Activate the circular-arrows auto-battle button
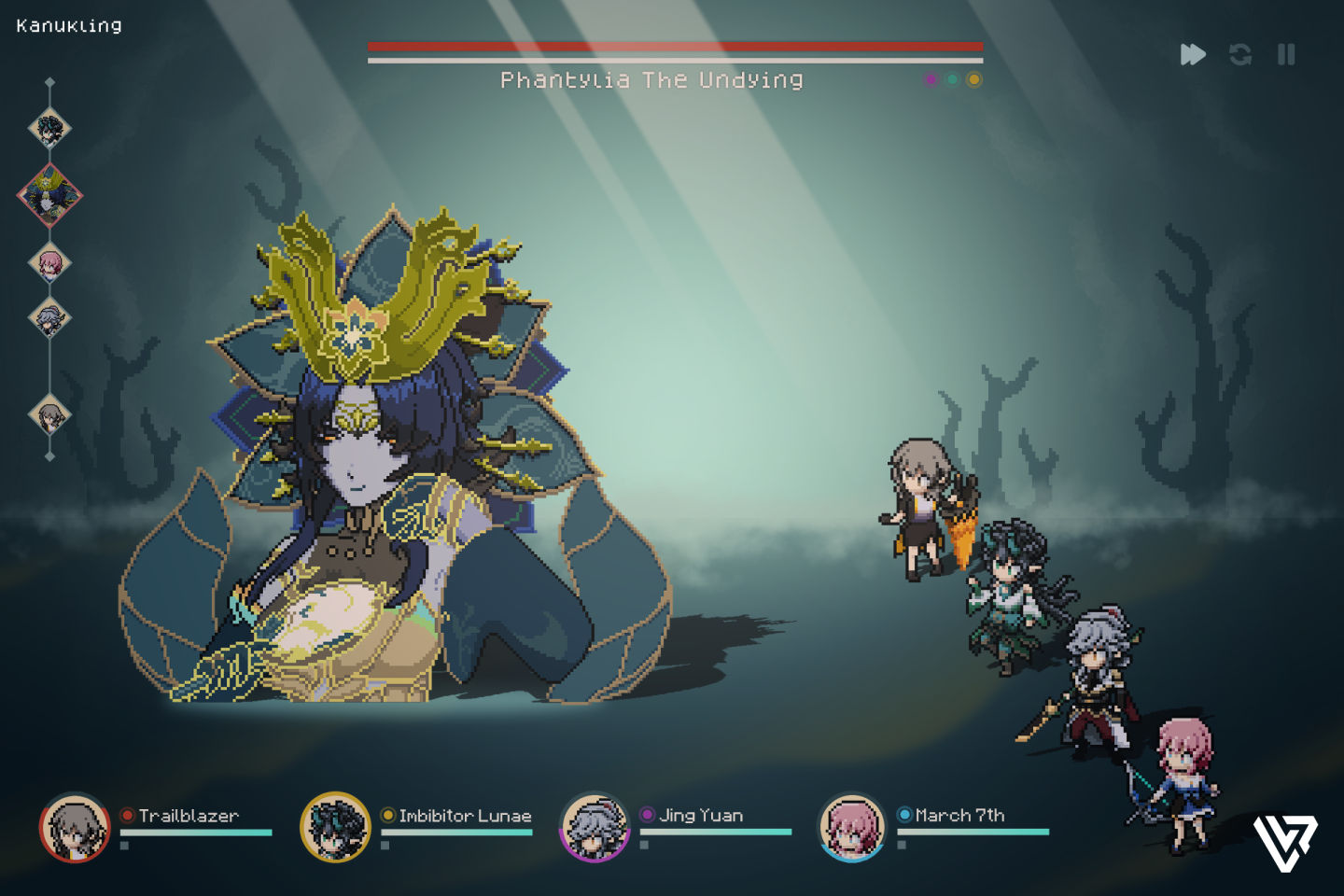Viewport: 1344px width, 896px height. coord(1239,54)
